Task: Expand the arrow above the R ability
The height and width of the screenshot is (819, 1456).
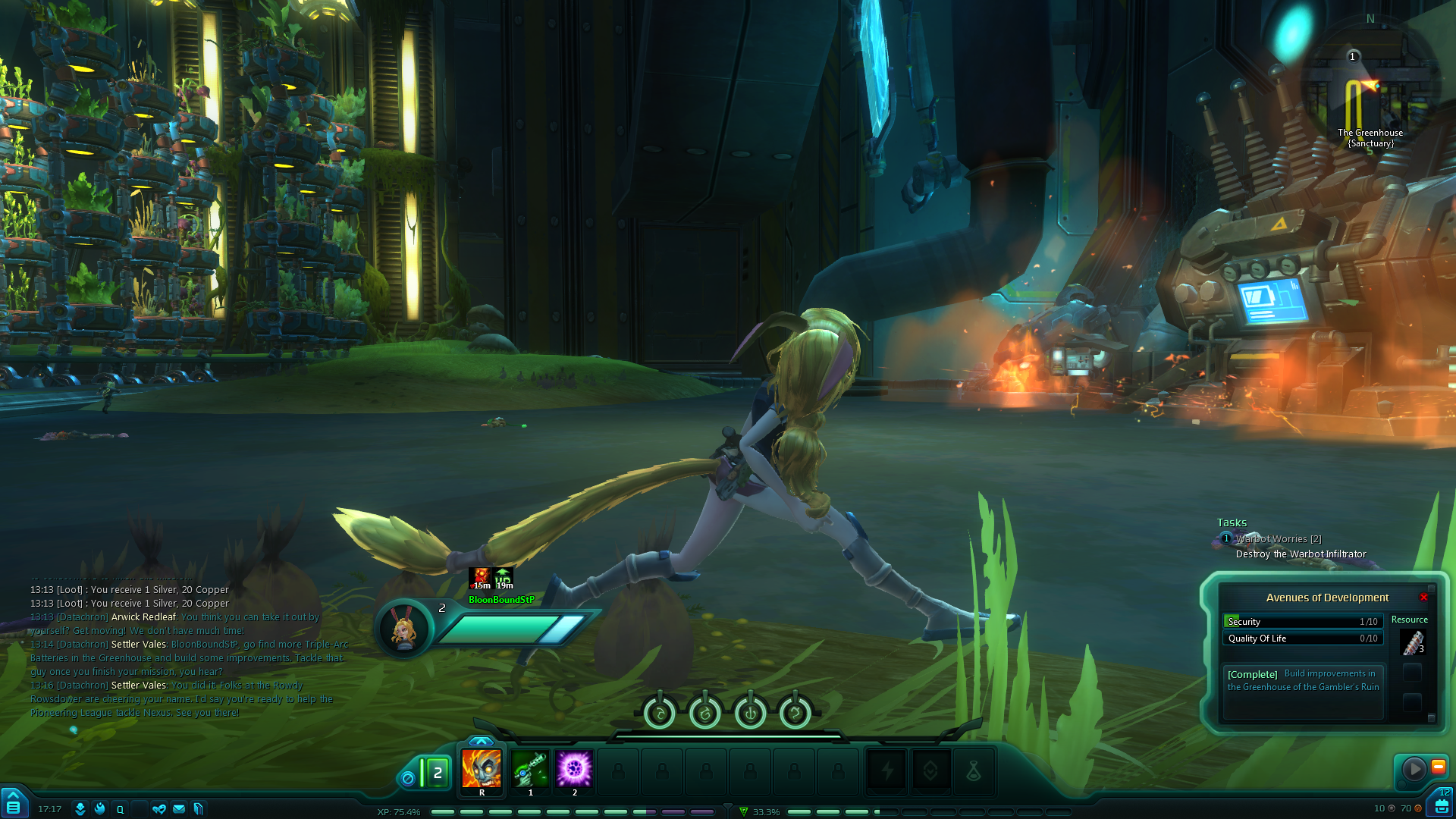Action: click(x=481, y=741)
